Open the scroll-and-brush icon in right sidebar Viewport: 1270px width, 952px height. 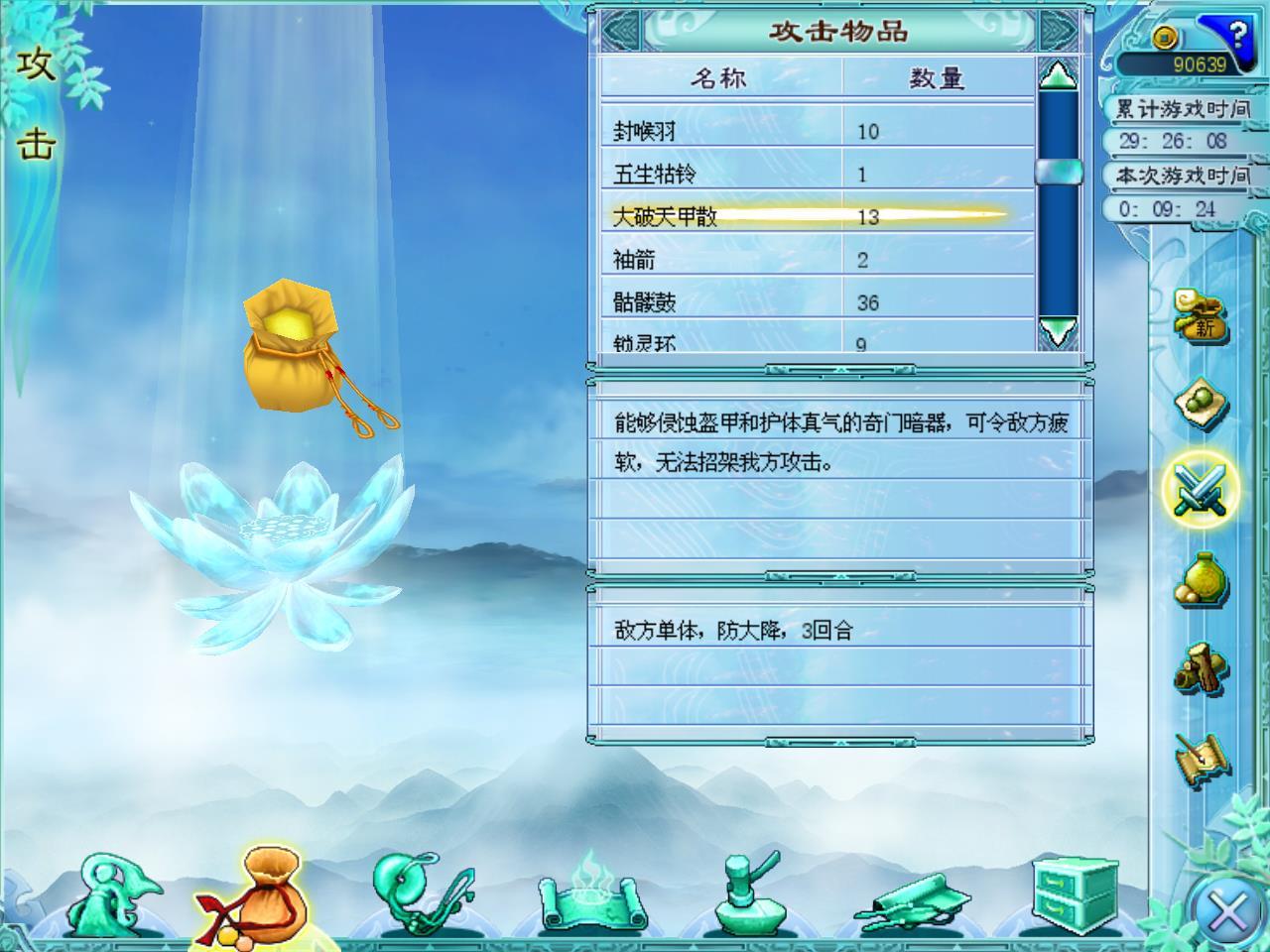pyautogui.click(x=1201, y=754)
